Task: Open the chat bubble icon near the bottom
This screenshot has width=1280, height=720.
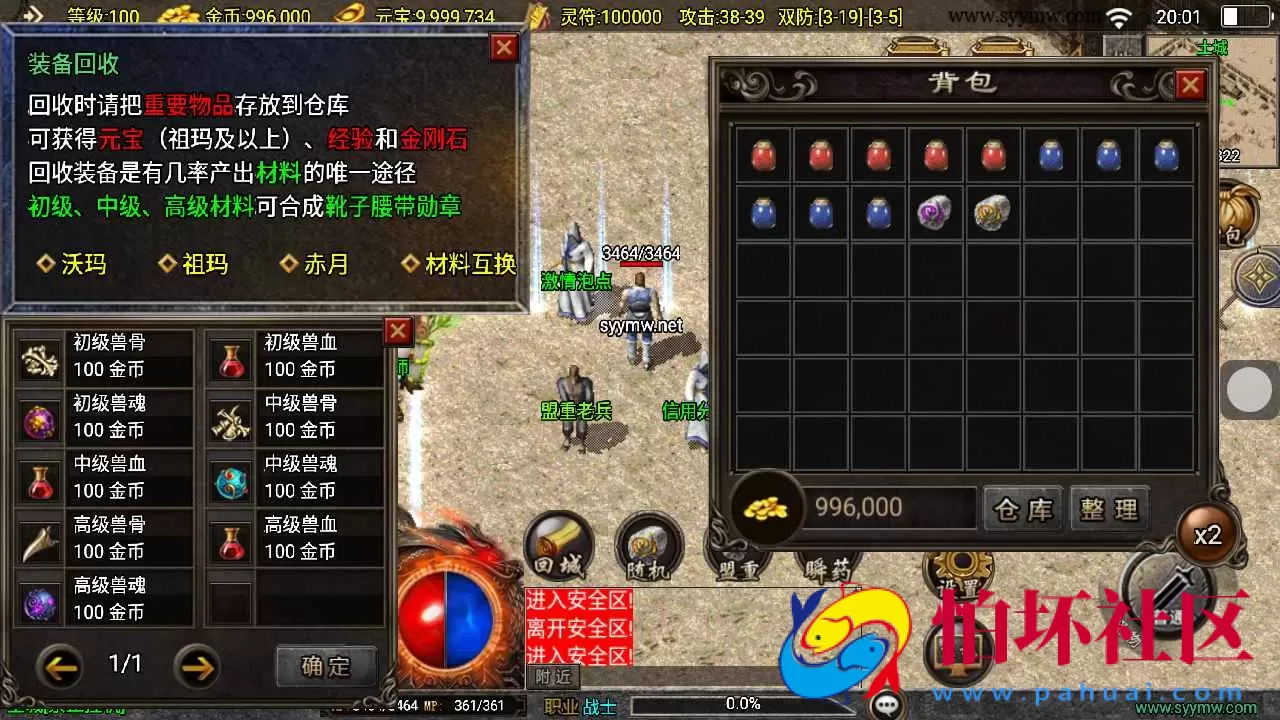Action: pos(889,703)
